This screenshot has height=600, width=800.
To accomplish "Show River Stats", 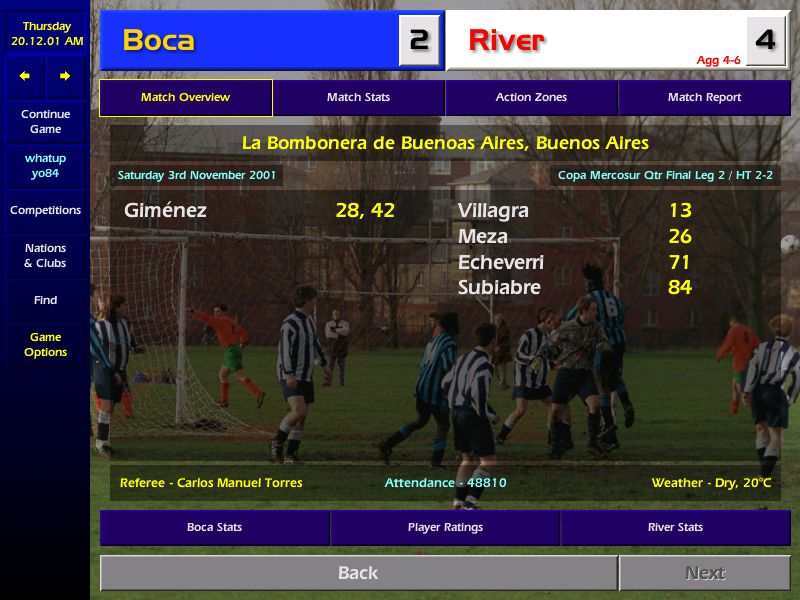I will tap(675, 527).
